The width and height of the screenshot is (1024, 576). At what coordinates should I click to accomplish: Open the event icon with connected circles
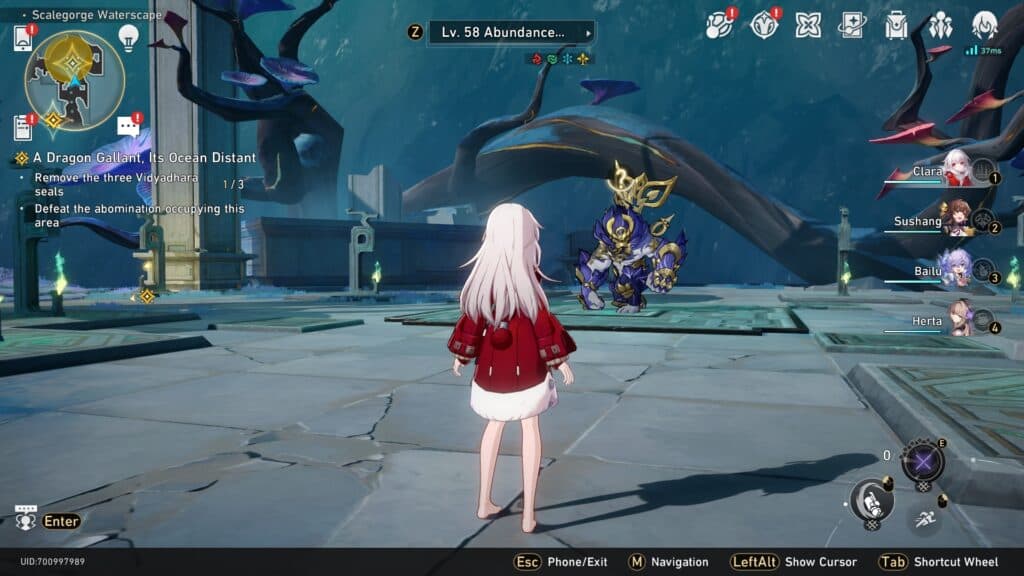coord(718,26)
